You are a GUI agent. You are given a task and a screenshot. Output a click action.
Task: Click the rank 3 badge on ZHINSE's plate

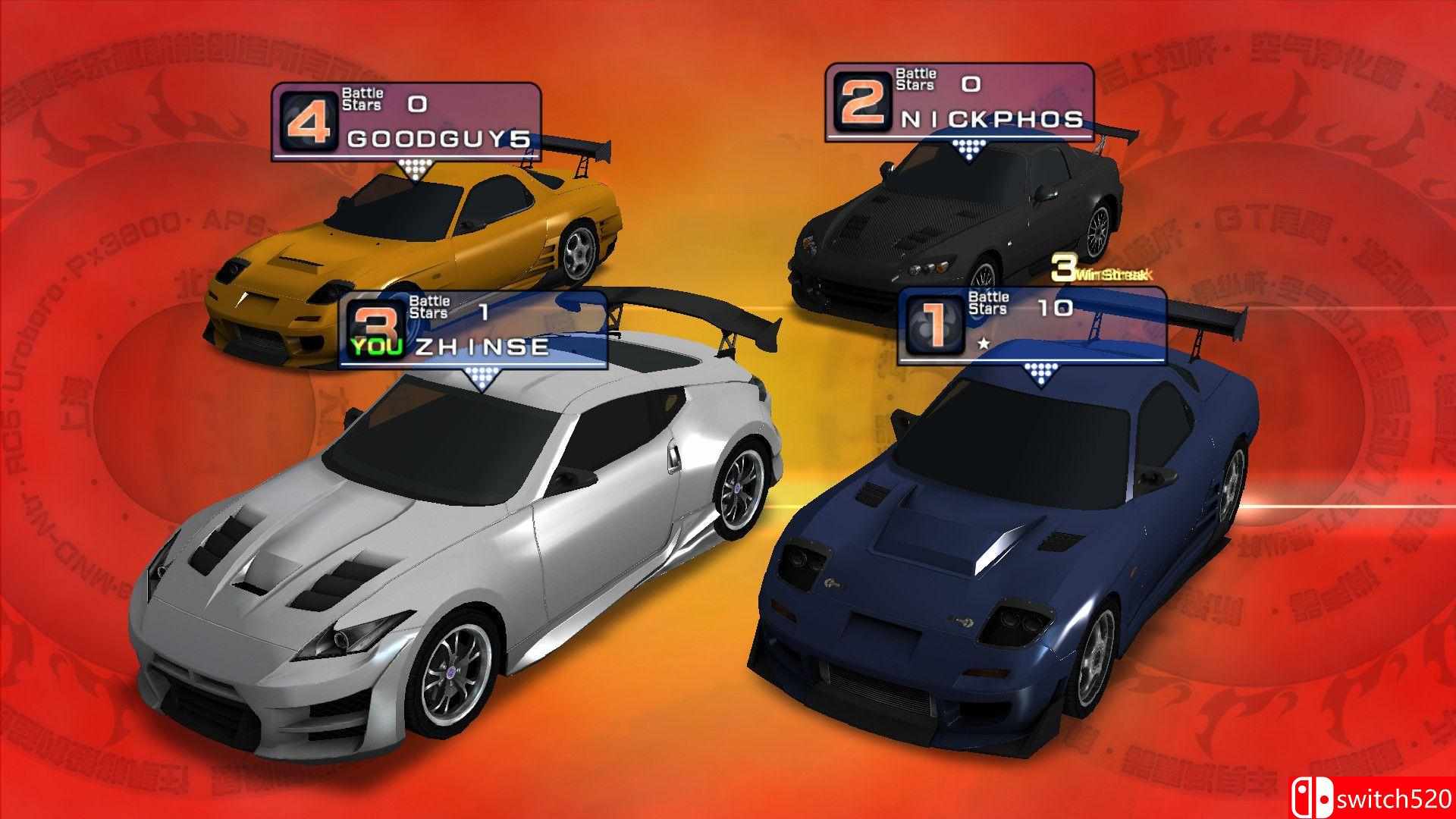coord(377,322)
